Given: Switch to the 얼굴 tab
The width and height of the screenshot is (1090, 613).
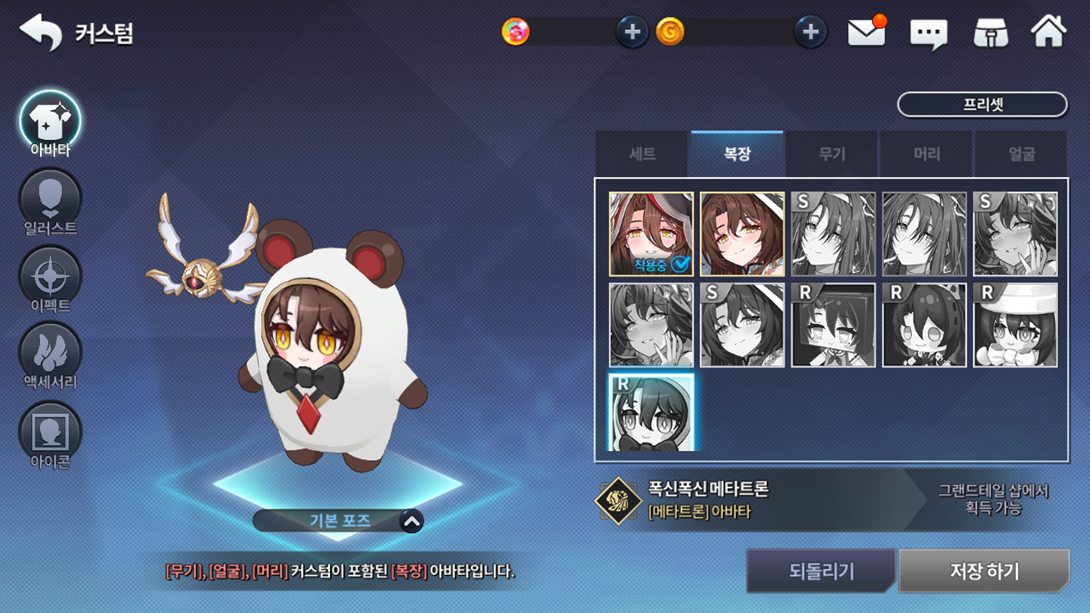Looking at the screenshot, I should [1021, 154].
